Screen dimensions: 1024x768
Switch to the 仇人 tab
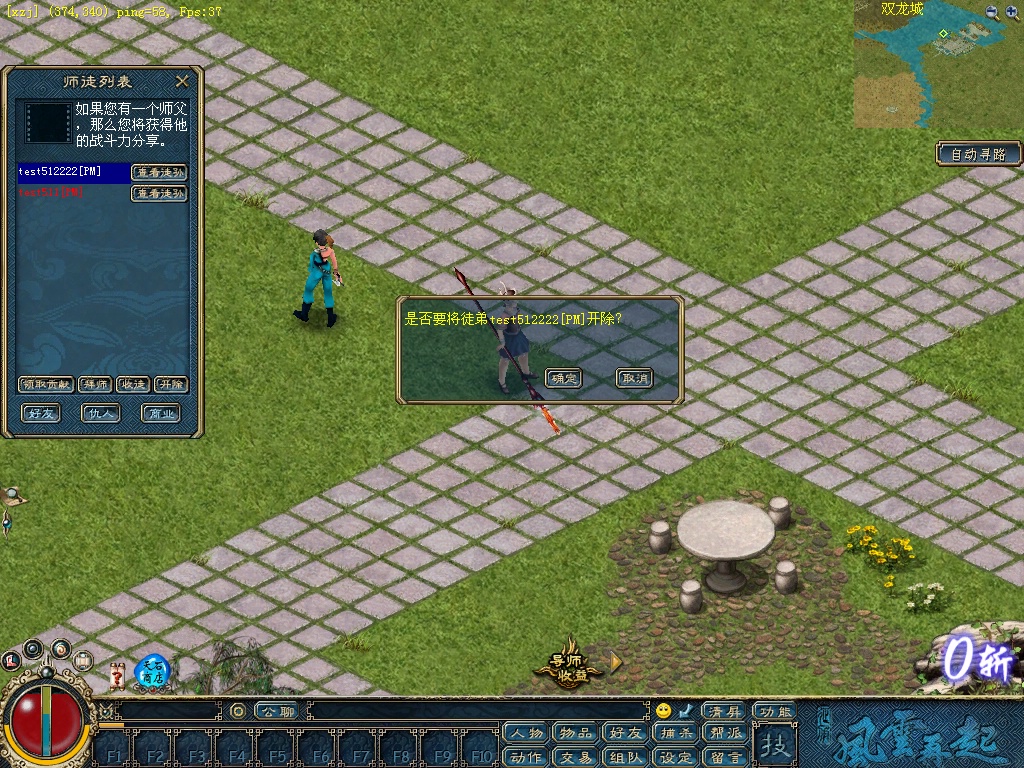pyautogui.click(x=101, y=413)
